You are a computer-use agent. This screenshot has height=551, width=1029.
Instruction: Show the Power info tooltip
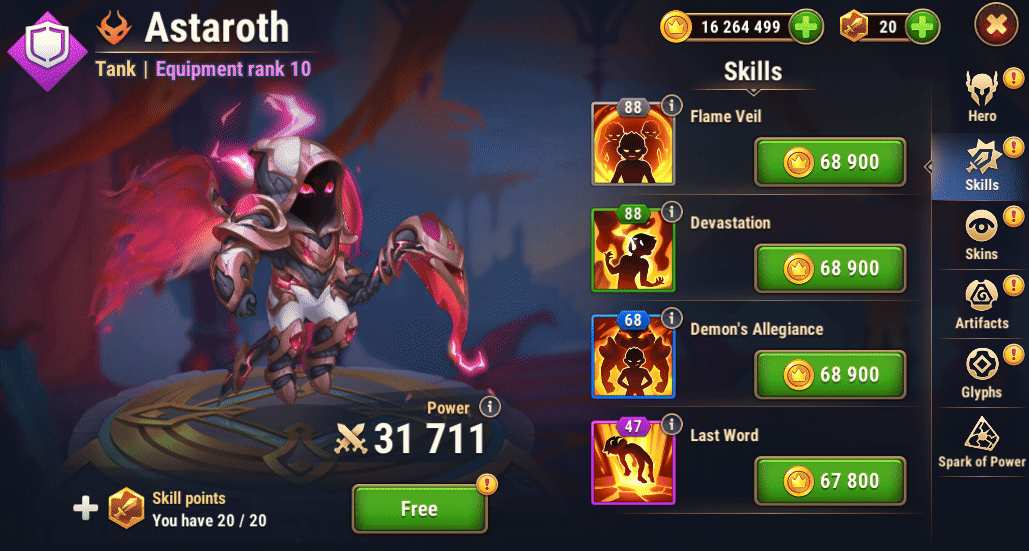pyautogui.click(x=489, y=407)
